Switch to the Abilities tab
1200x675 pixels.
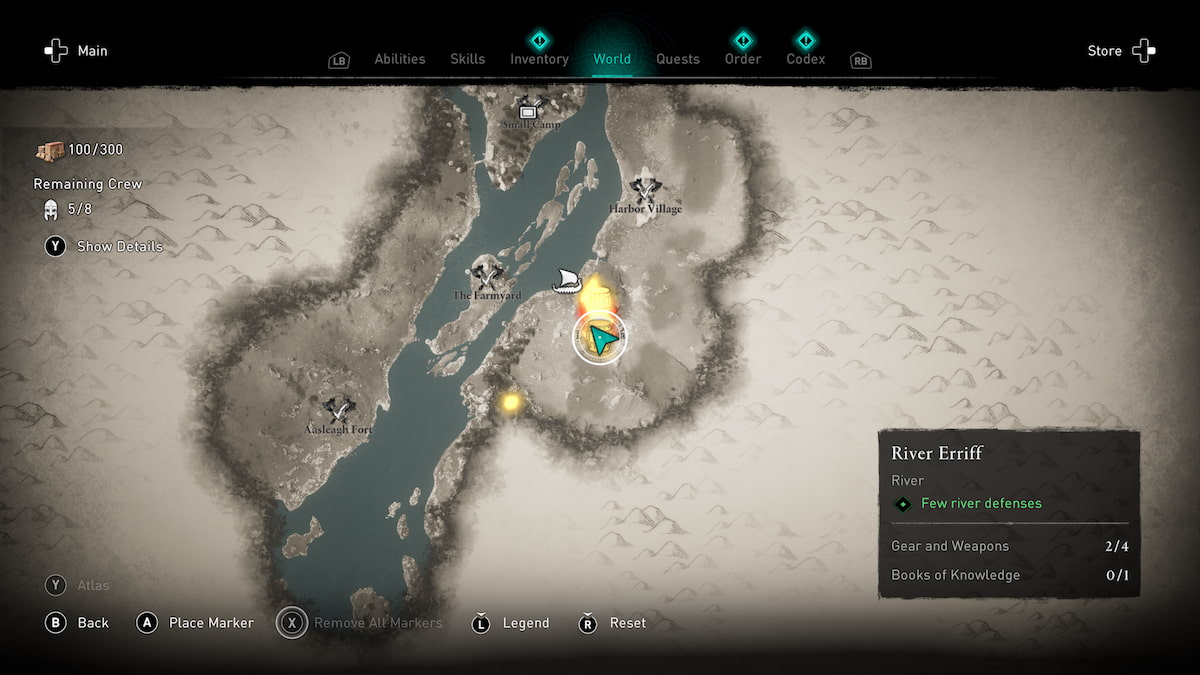click(399, 59)
